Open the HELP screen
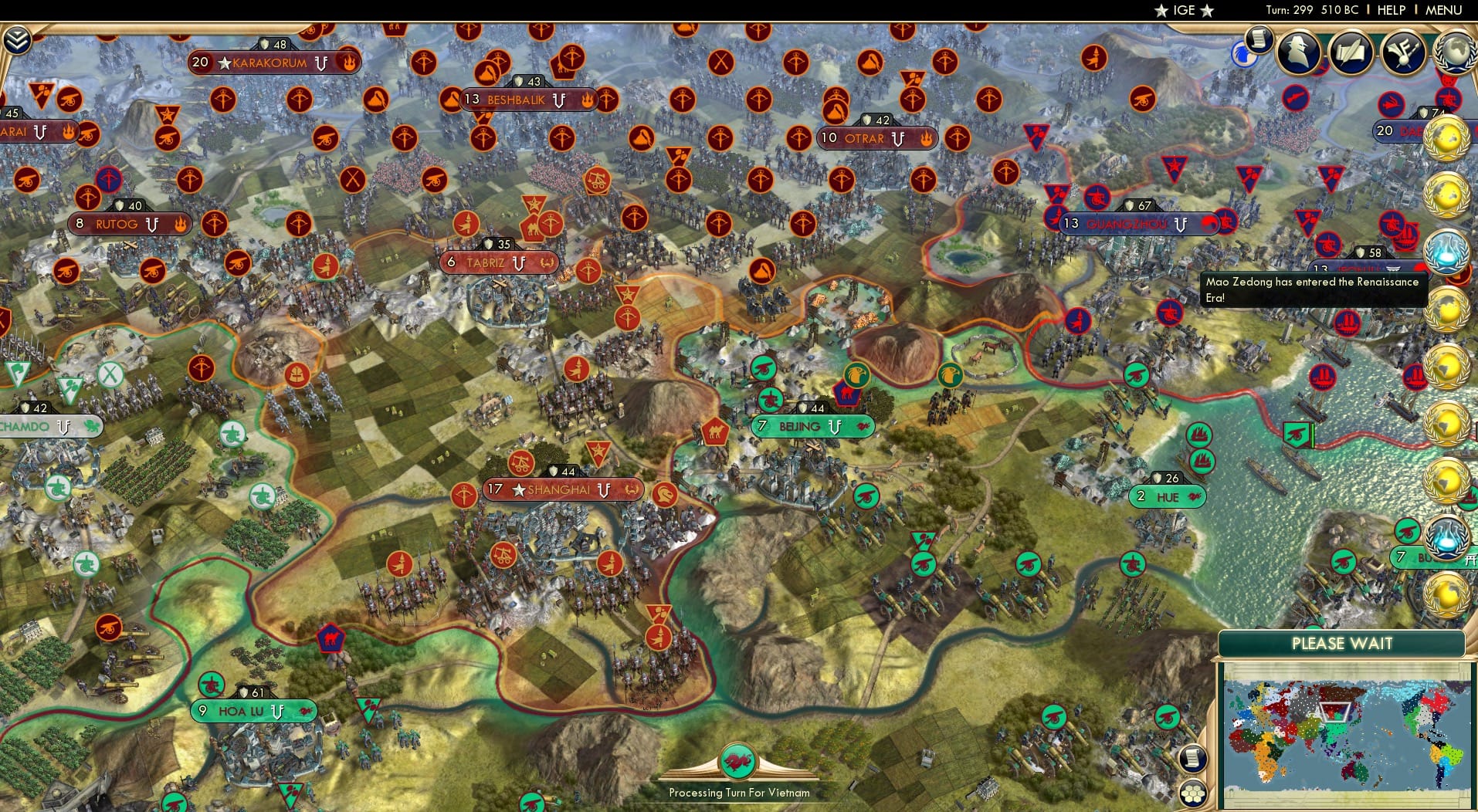This screenshot has height=812, width=1478. [1391, 10]
